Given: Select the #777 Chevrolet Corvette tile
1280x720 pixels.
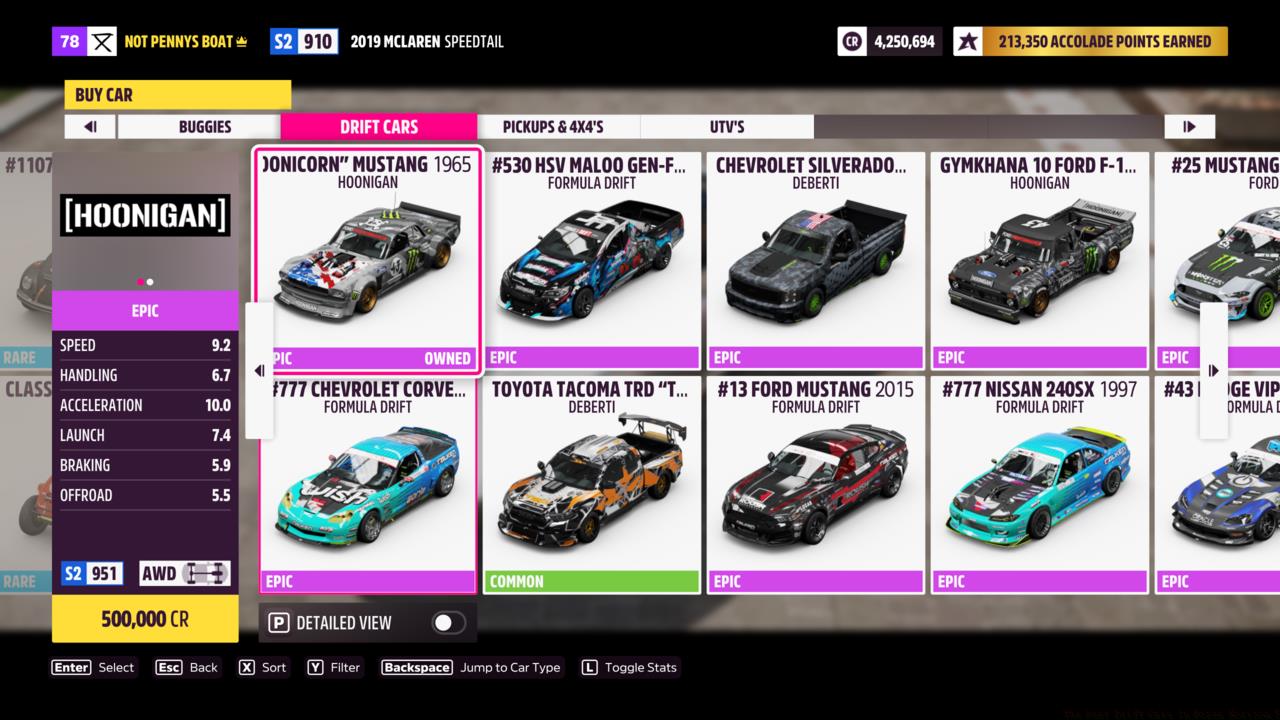Looking at the screenshot, I should 368,485.
